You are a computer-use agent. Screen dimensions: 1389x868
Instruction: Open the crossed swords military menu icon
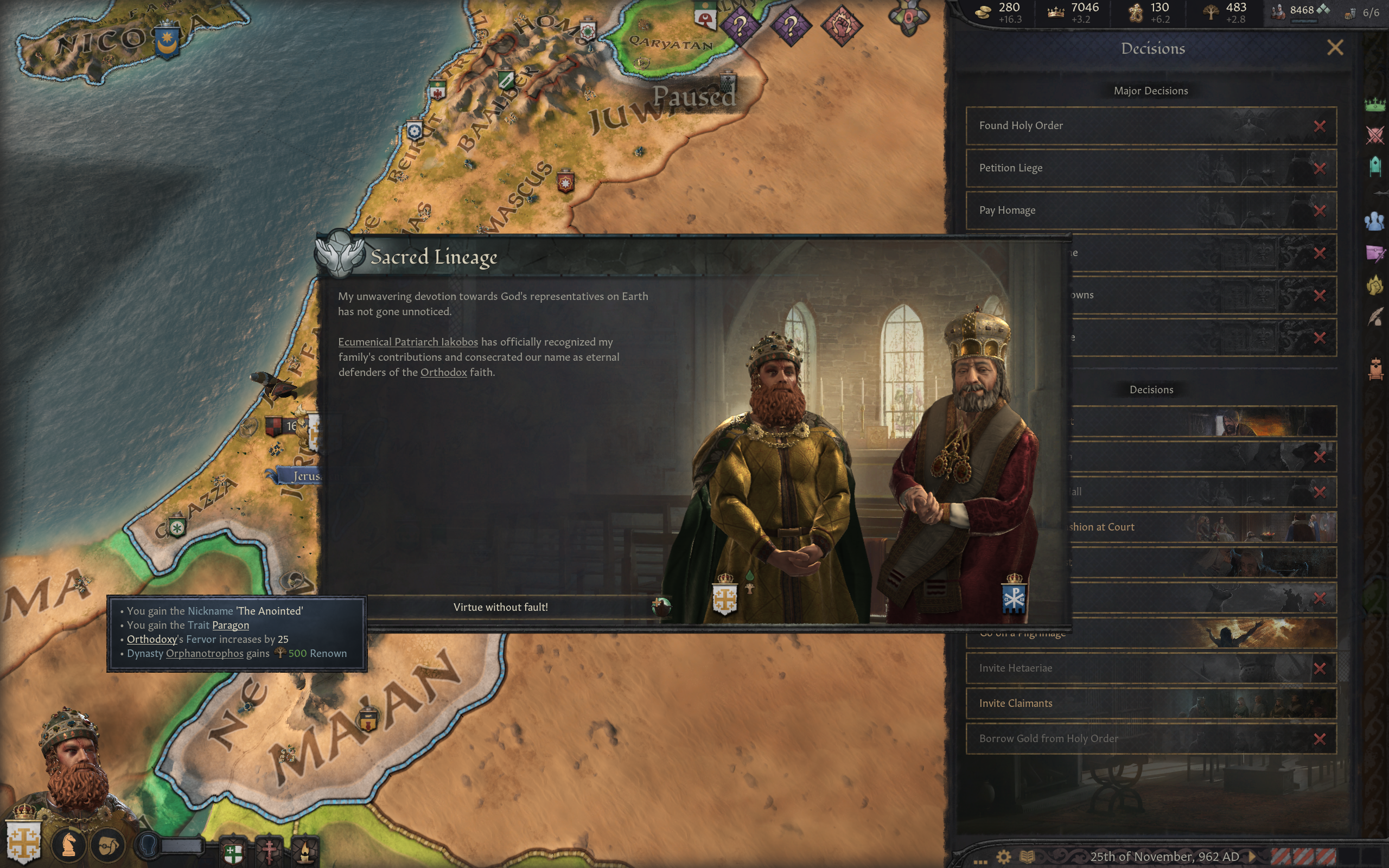1375,136
